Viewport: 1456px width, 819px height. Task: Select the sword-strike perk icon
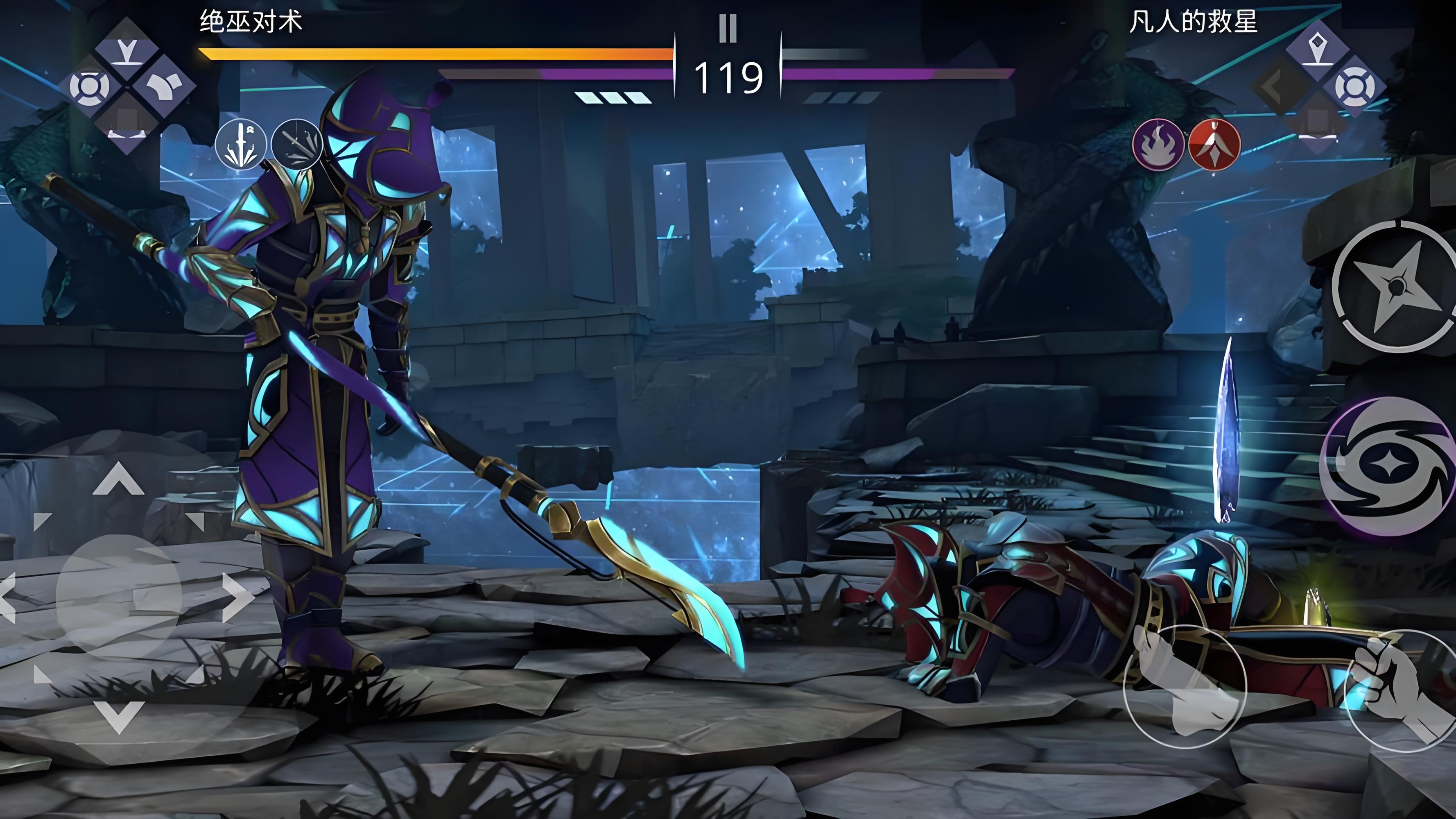pos(241,144)
